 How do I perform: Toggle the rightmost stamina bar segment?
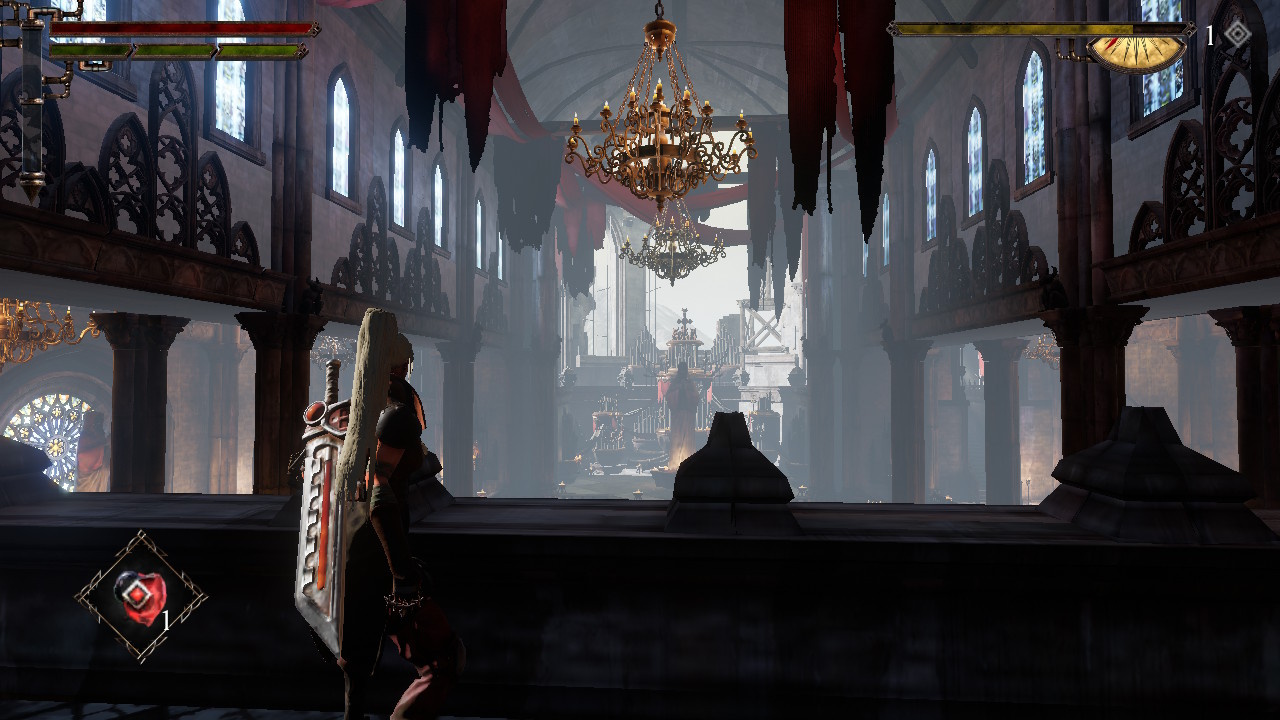tap(257, 50)
